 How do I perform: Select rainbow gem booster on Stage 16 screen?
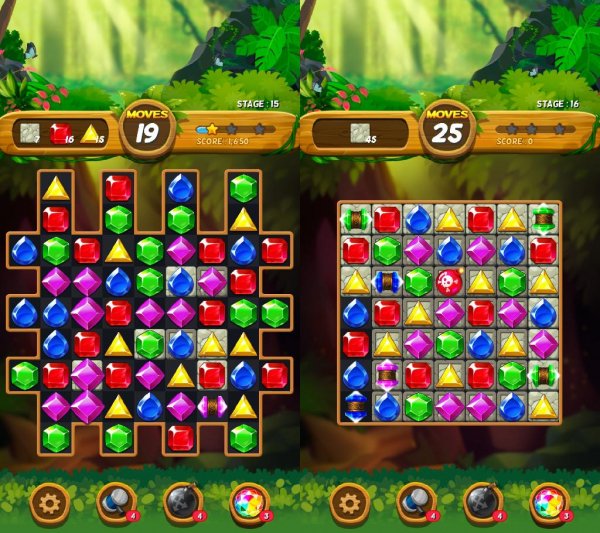(548, 502)
